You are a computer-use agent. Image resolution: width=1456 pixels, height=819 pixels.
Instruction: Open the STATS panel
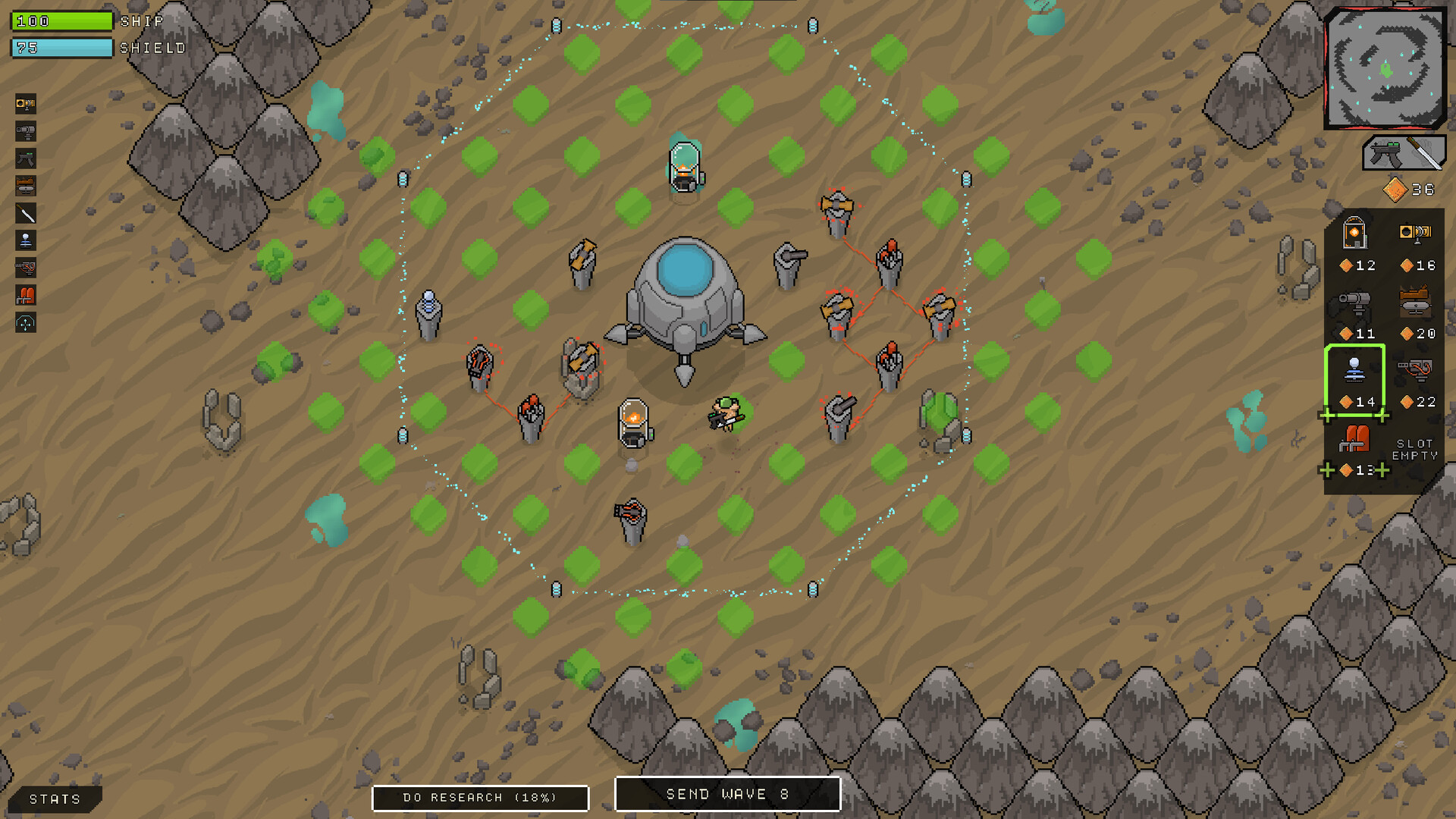(x=53, y=799)
